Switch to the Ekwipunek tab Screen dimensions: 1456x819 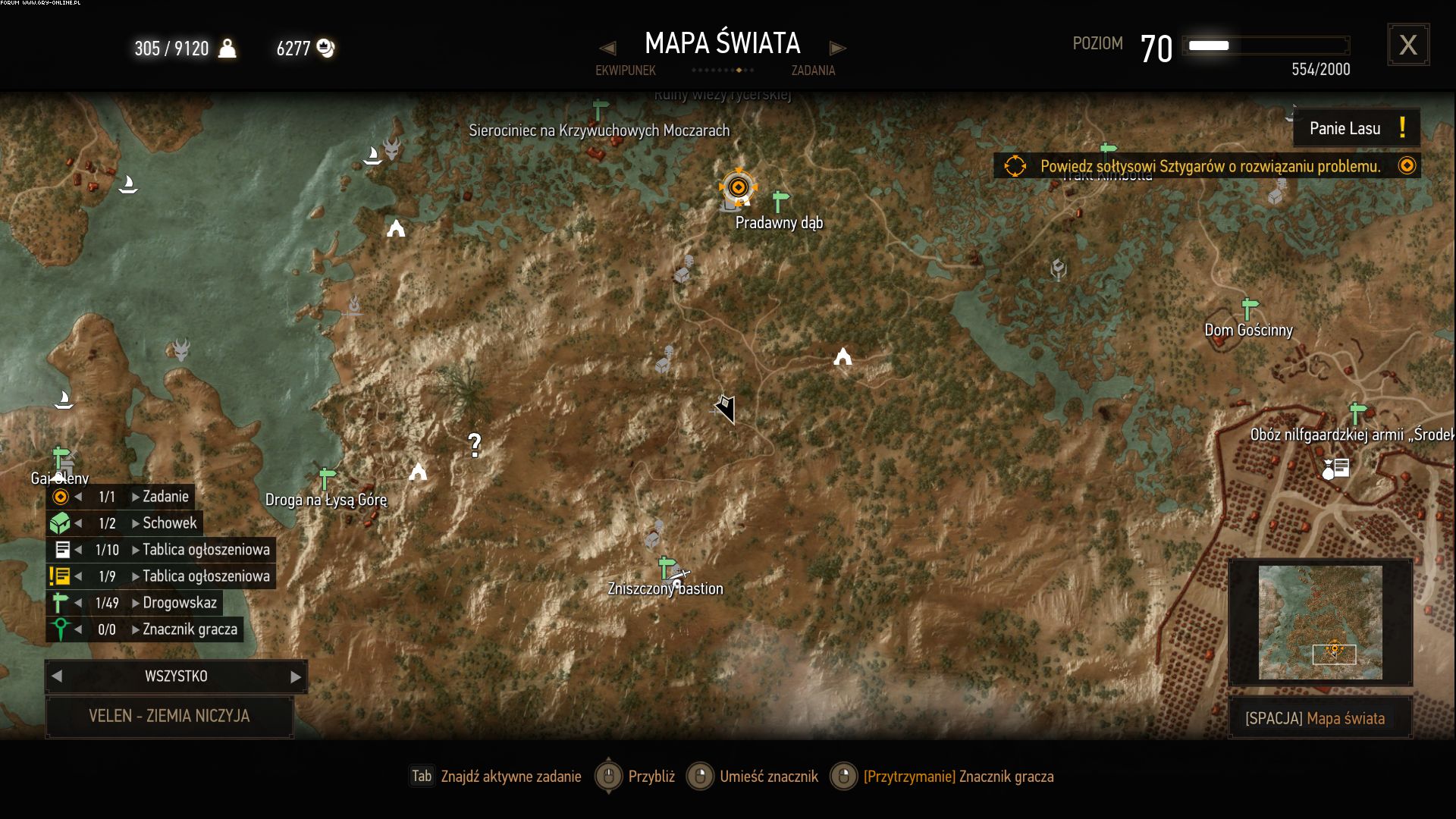pyautogui.click(x=625, y=71)
